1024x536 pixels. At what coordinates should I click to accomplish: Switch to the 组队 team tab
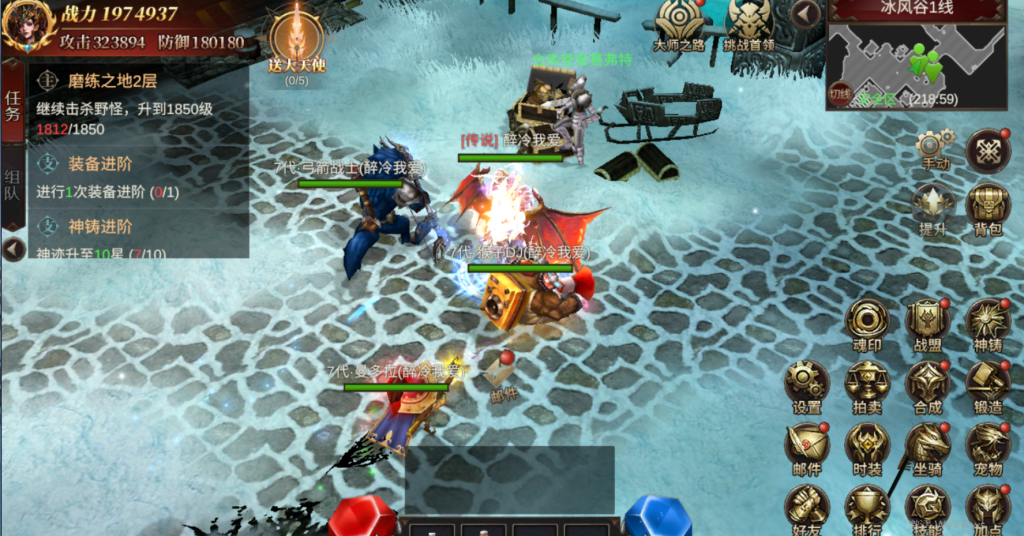[x=13, y=185]
